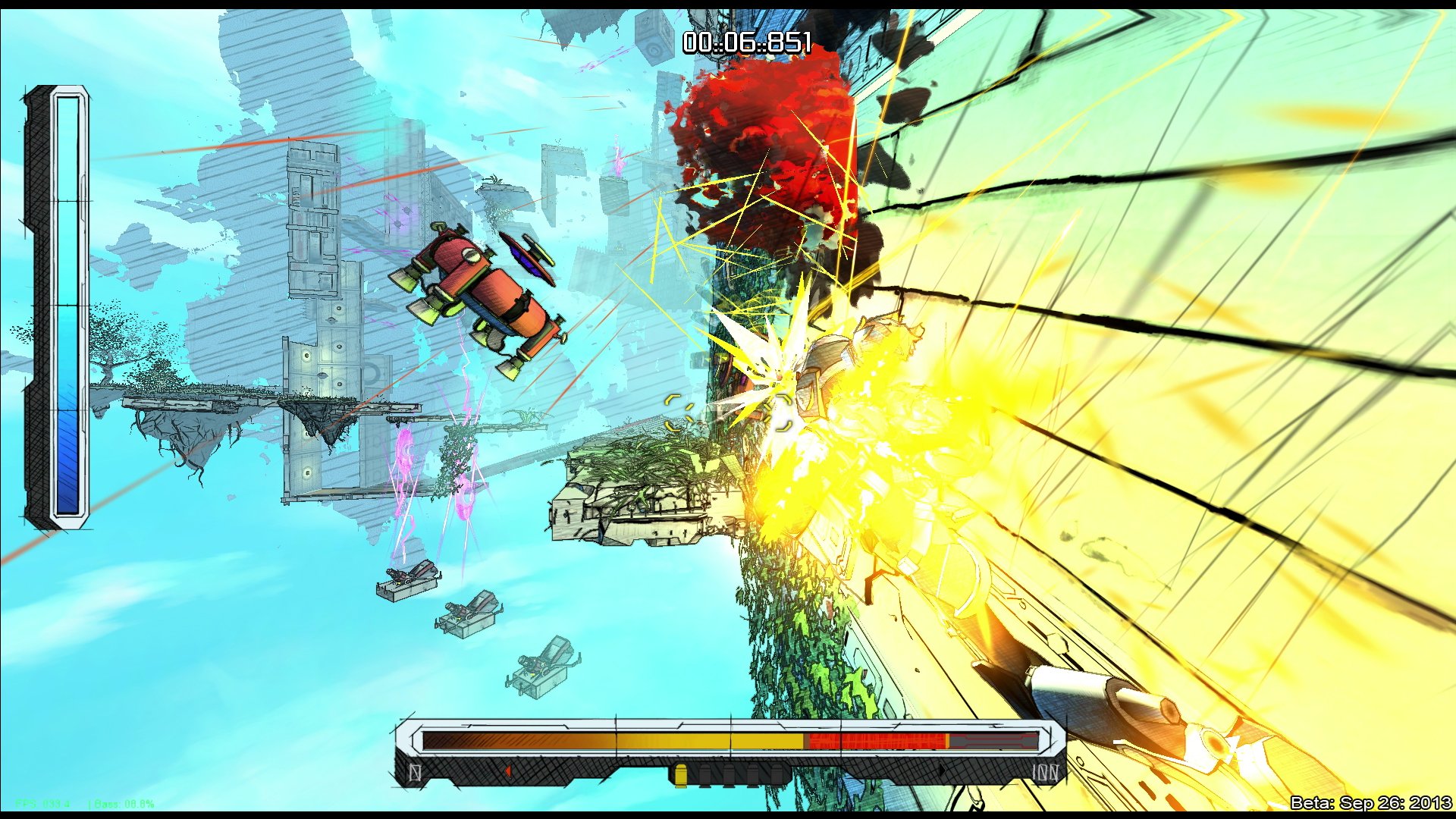This screenshot has width=1456, height=819.
Task: Click the Bass percentage readout
Action: [x=124, y=804]
